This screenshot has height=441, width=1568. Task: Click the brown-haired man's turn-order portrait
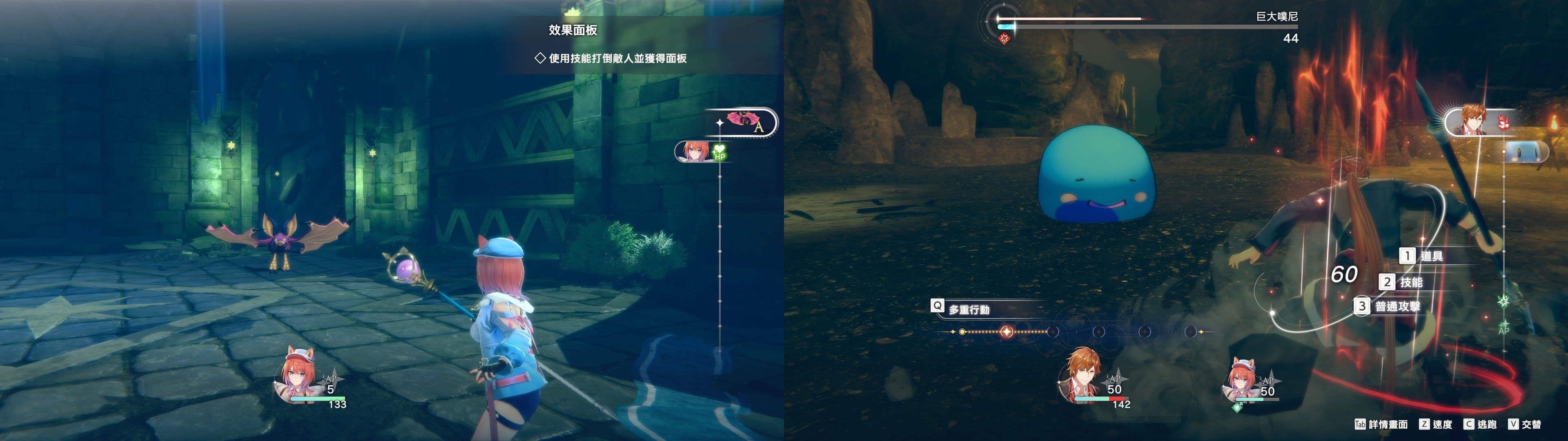(x=1476, y=122)
